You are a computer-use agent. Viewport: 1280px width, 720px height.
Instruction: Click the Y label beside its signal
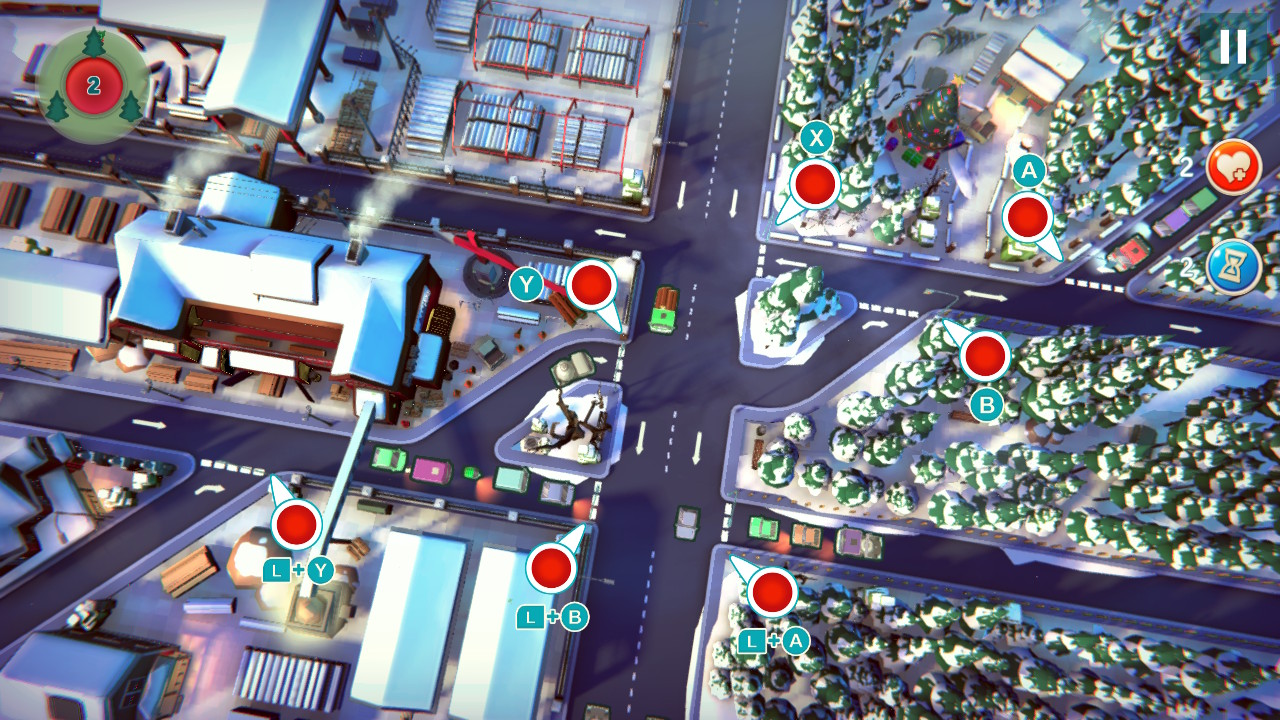click(523, 284)
